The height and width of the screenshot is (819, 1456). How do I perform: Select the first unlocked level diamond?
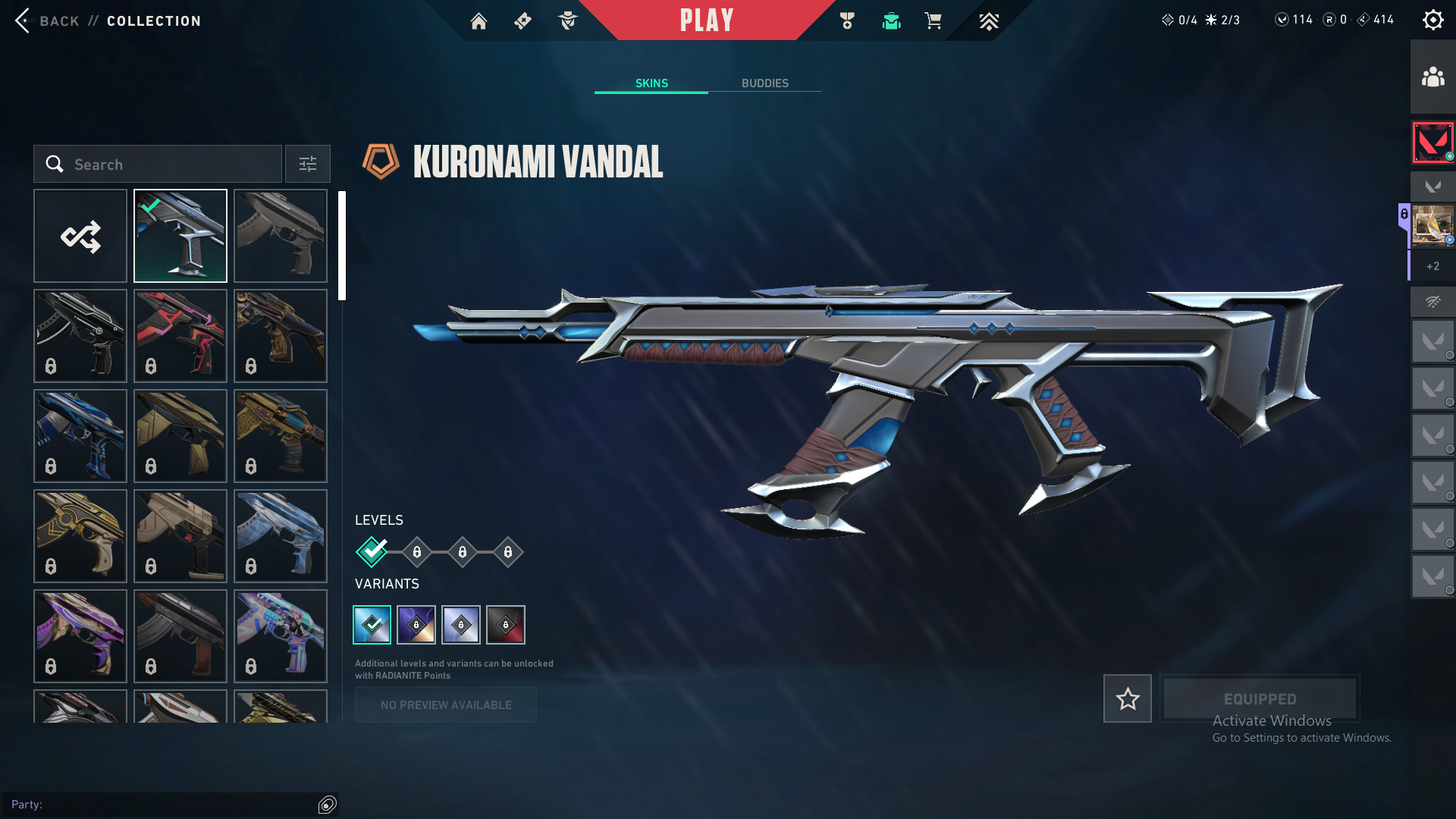pyautogui.click(x=372, y=552)
